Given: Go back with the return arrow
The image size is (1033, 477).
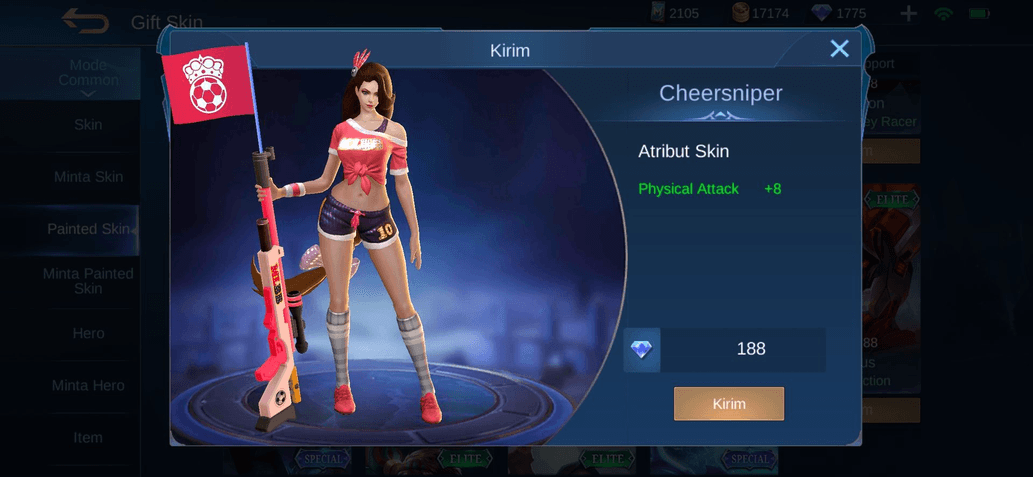Looking at the screenshot, I should tap(85, 20).
